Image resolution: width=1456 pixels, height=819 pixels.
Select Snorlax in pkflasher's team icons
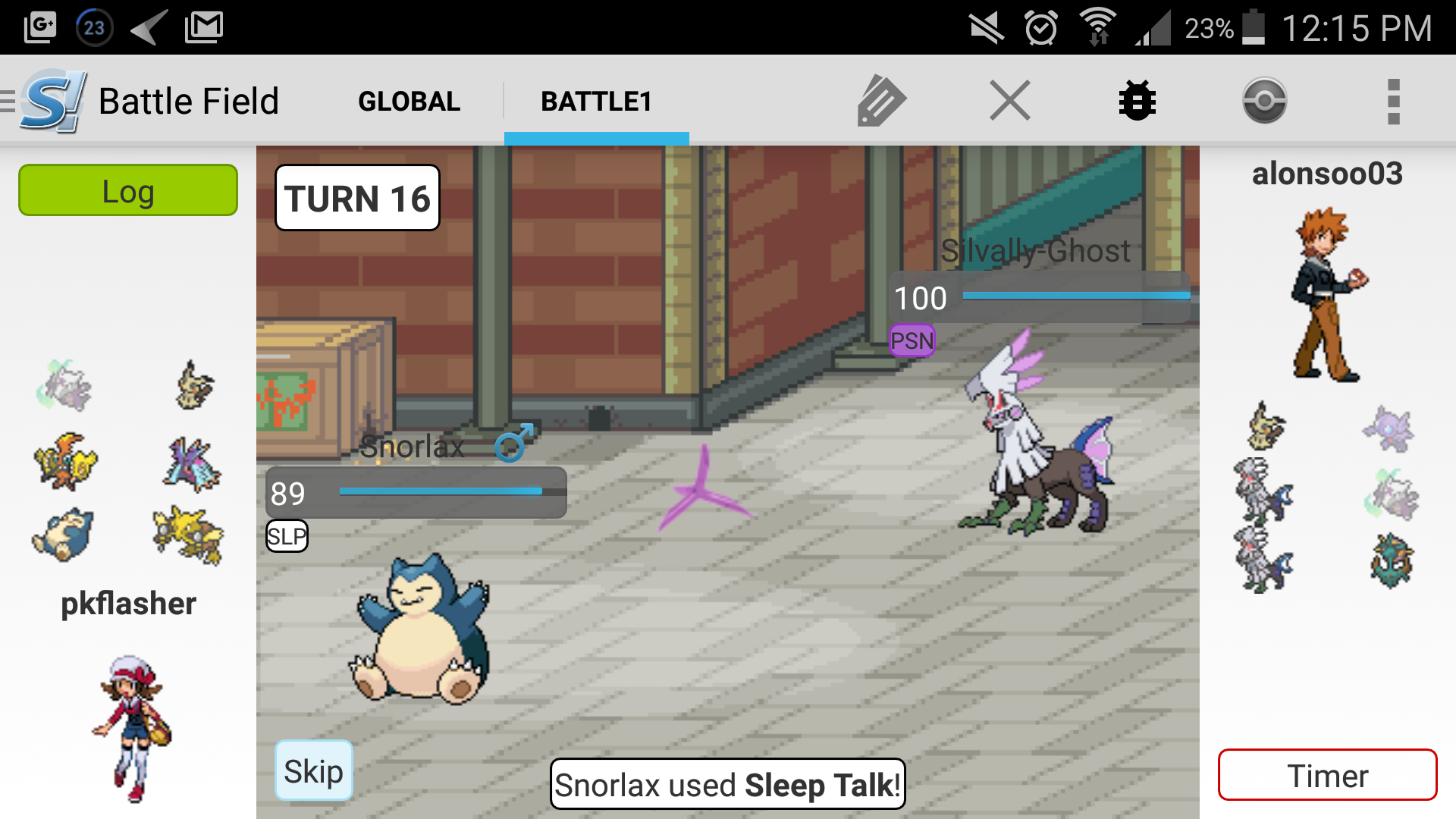(x=64, y=535)
